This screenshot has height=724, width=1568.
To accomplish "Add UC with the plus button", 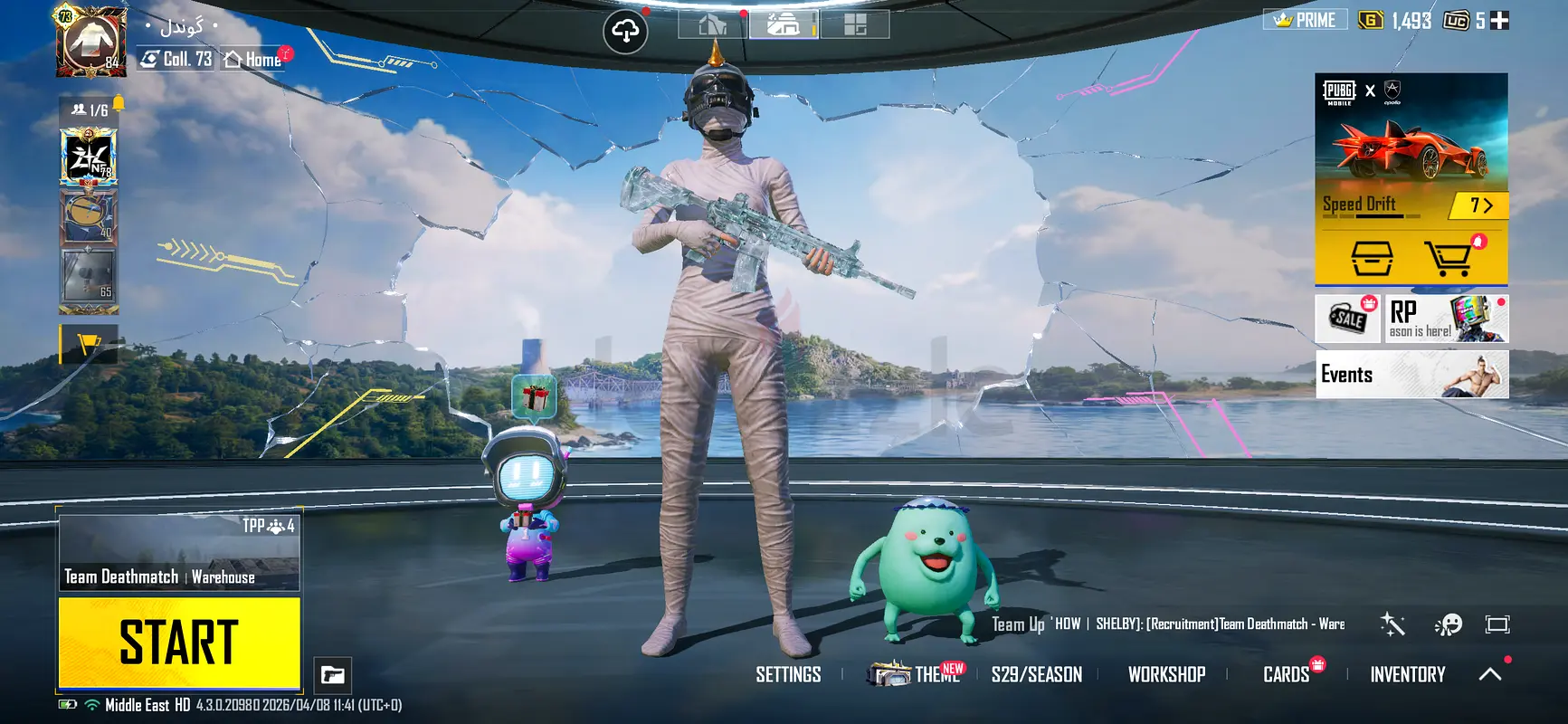I will [x=1499, y=20].
